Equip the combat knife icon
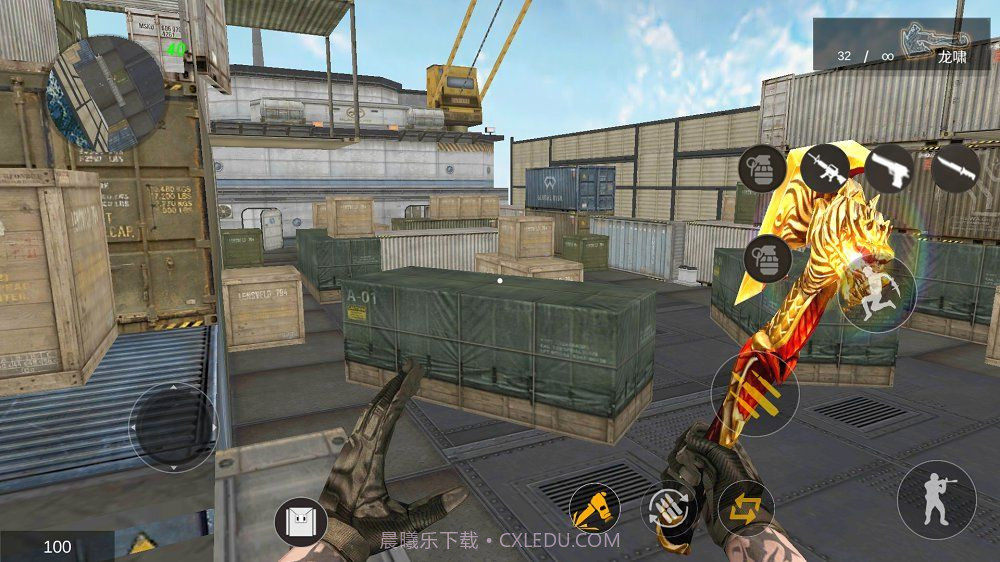1000x562 pixels. (955, 167)
